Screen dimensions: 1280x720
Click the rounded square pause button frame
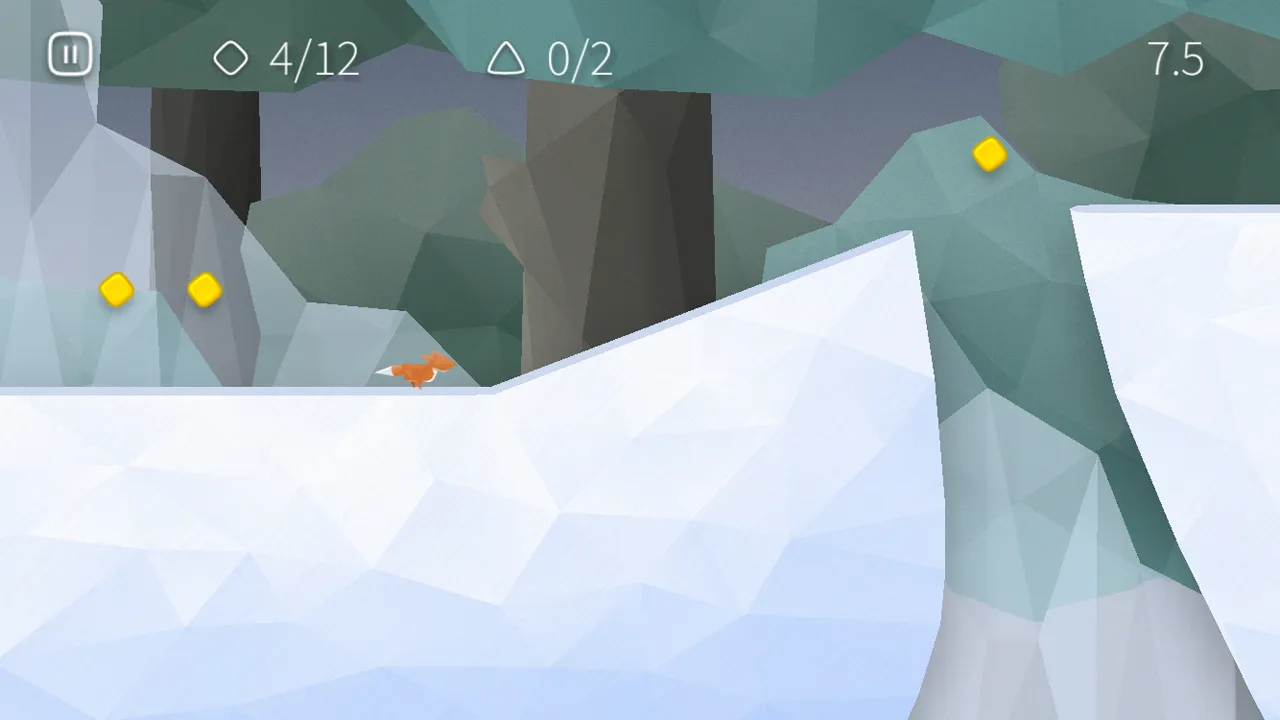click(69, 55)
